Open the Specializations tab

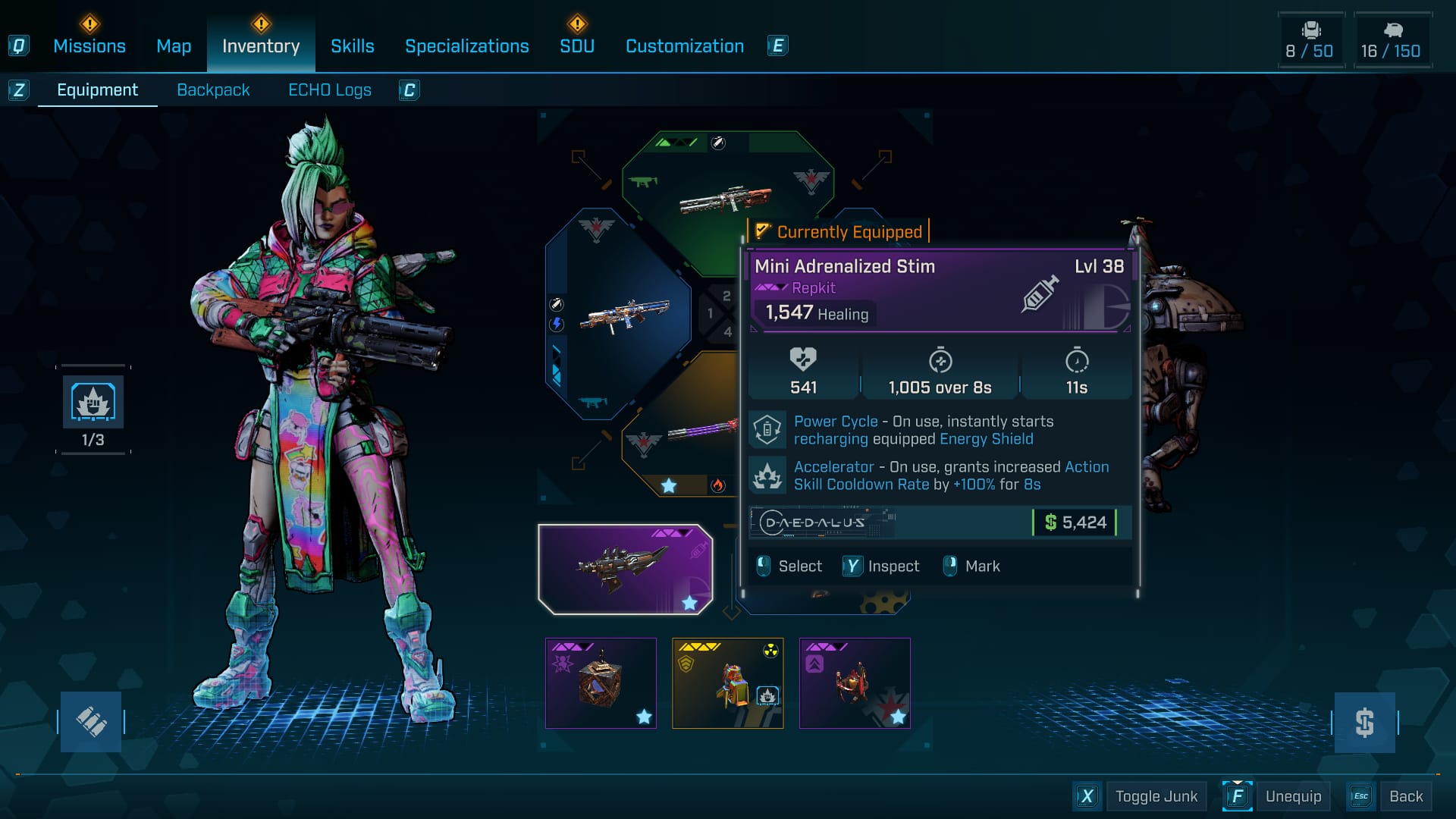point(466,46)
